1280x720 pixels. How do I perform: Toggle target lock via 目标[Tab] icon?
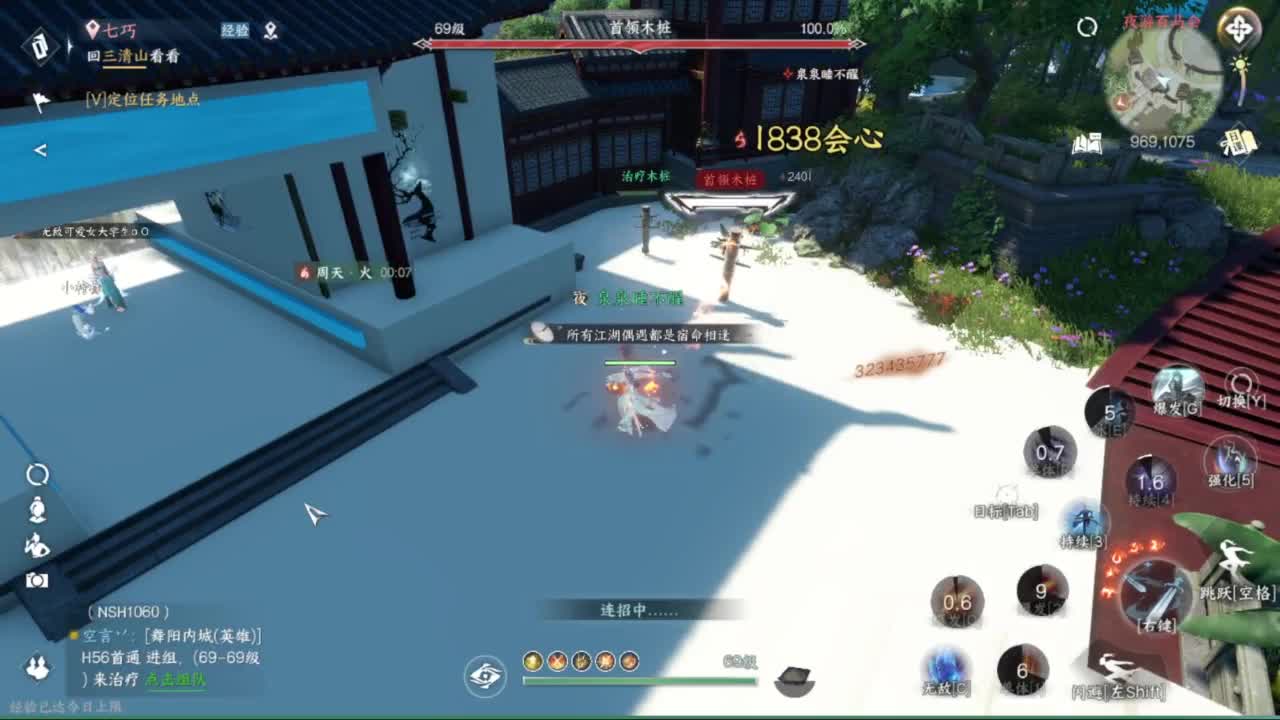click(x=1005, y=492)
